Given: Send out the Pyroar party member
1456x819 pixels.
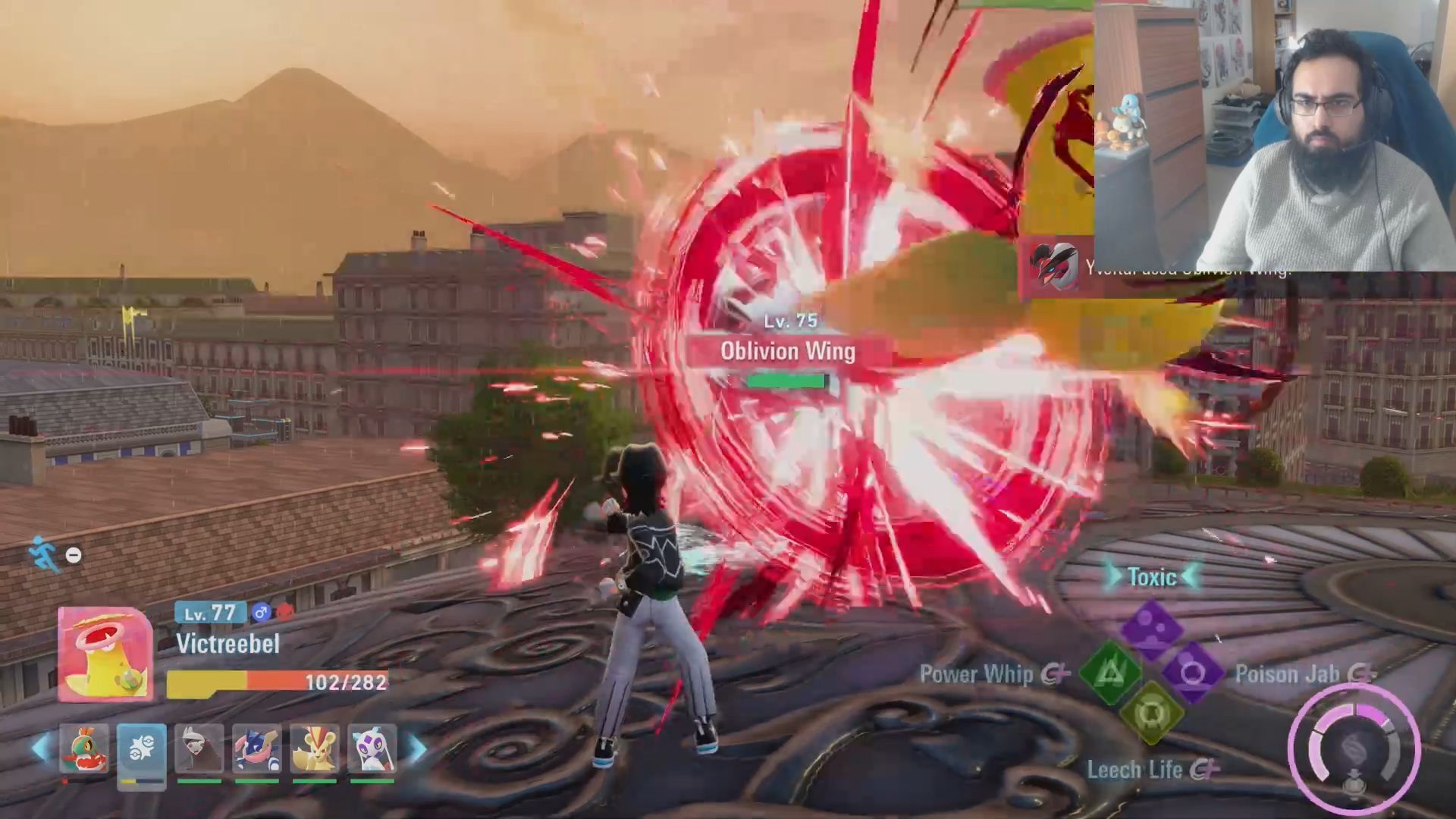Looking at the screenshot, I should pyautogui.click(x=314, y=749).
